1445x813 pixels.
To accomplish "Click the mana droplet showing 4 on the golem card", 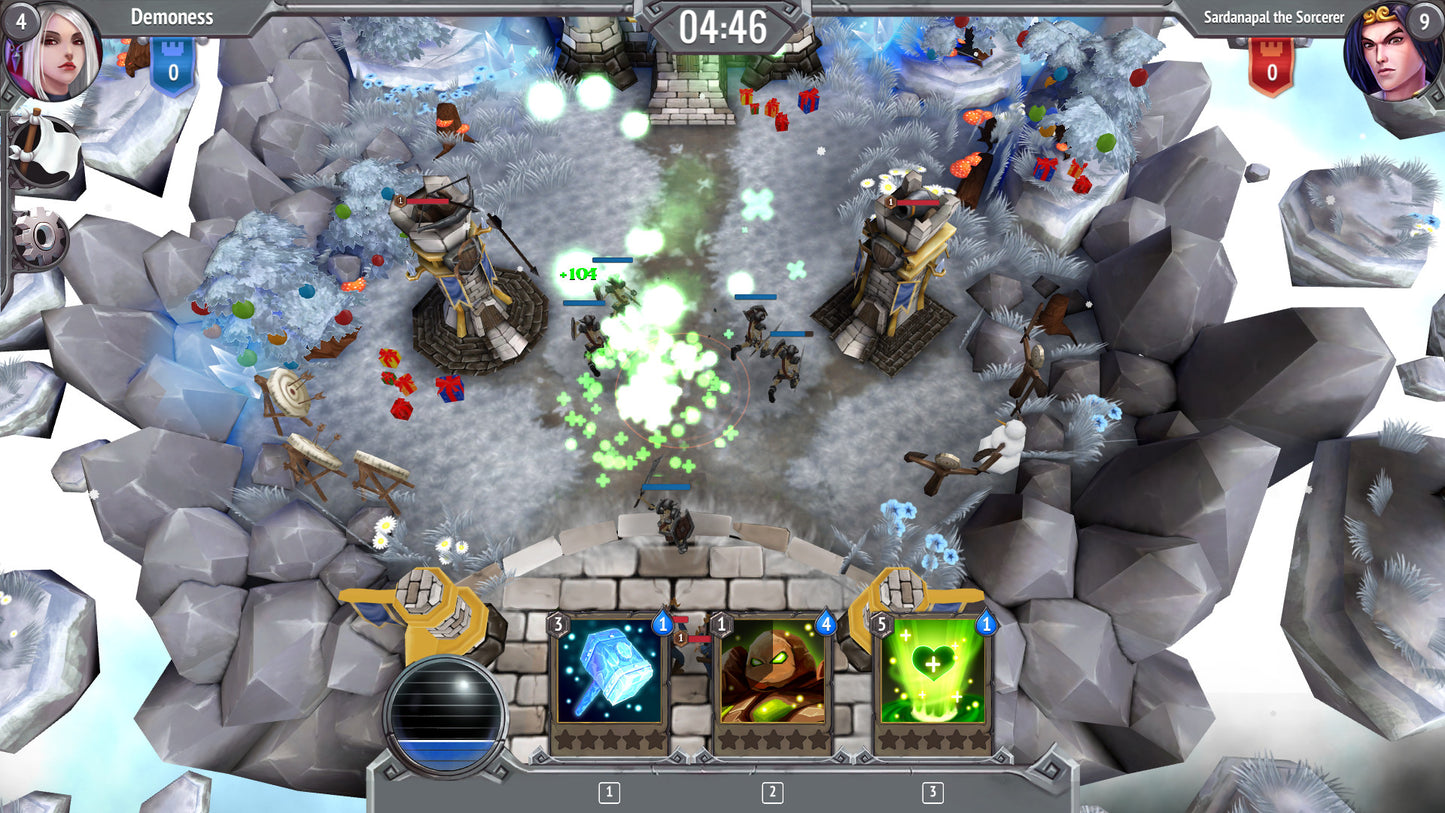I will (827, 622).
